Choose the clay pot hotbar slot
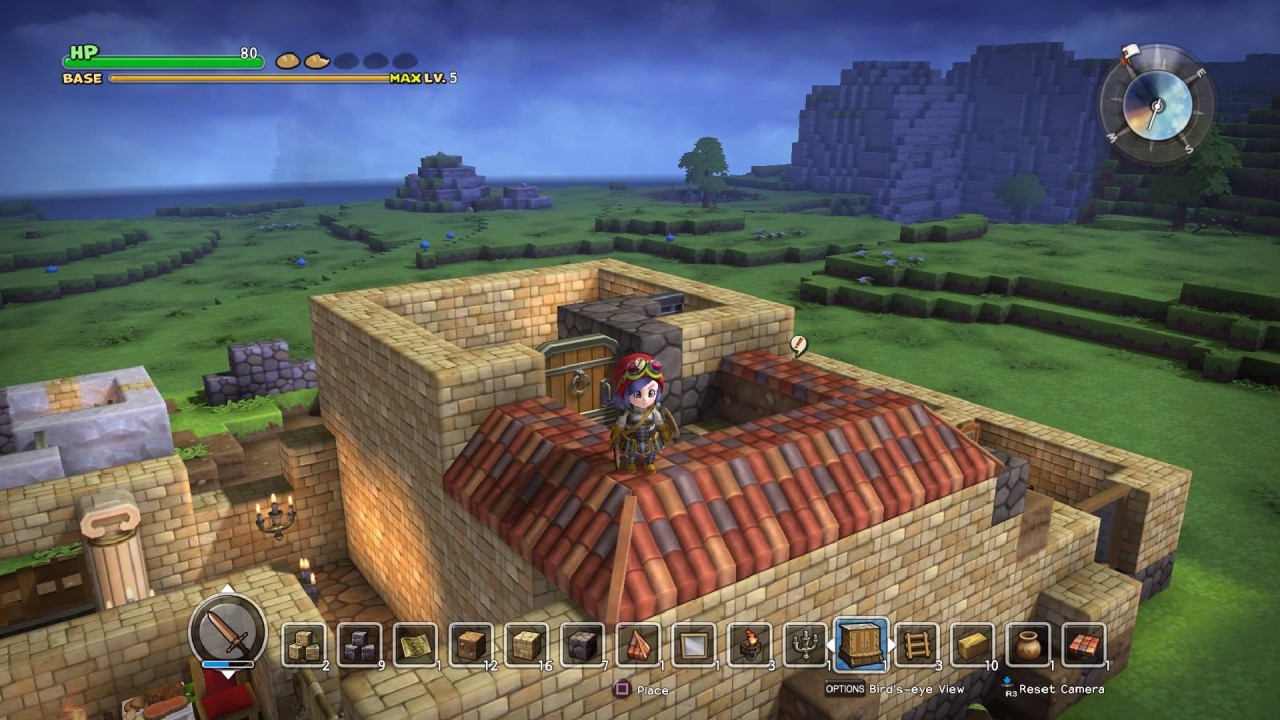The height and width of the screenshot is (720, 1280). (x=1027, y=645)
